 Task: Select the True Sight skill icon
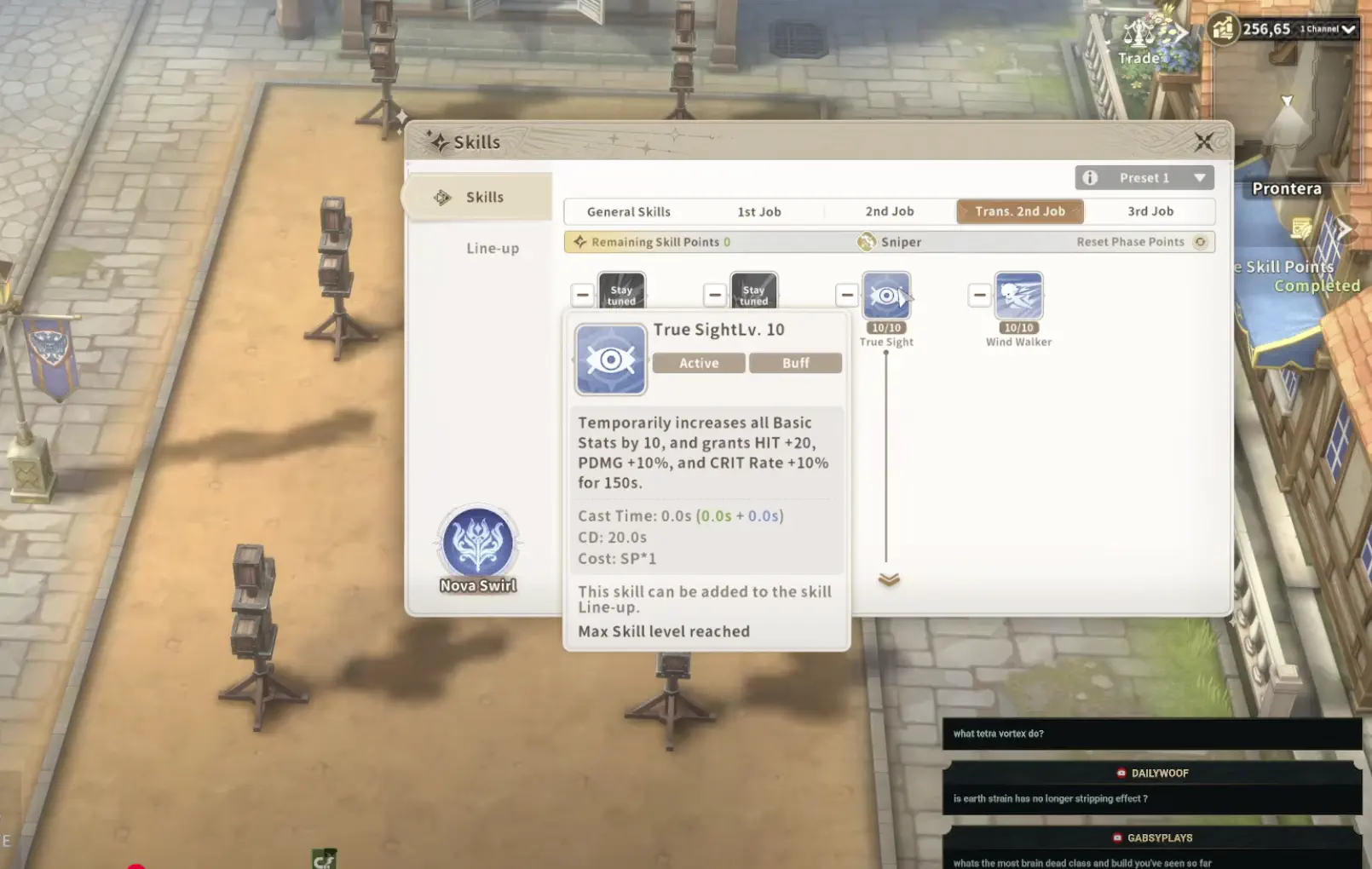887,296
